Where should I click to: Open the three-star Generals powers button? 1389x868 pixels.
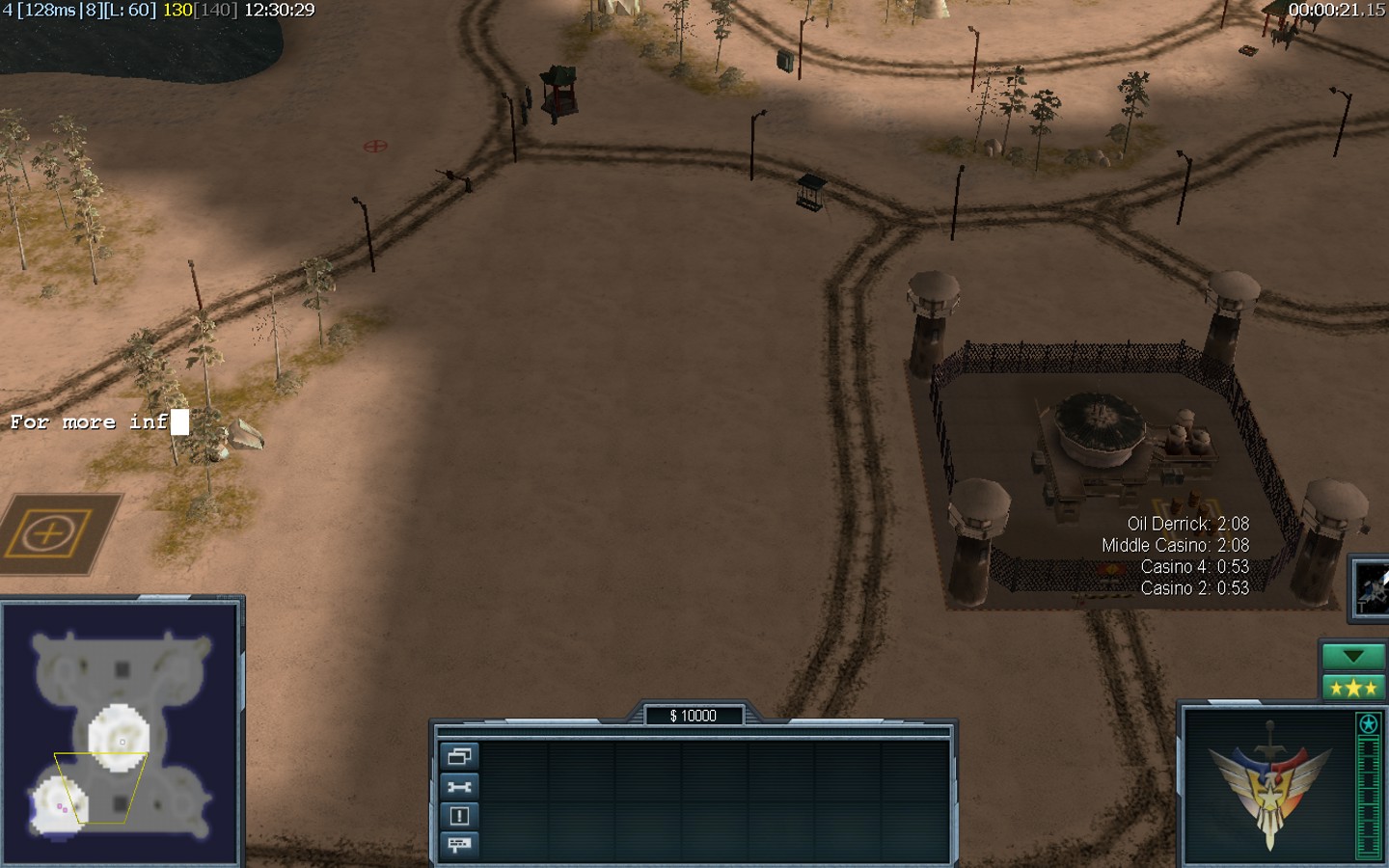tap(1352, 688)
